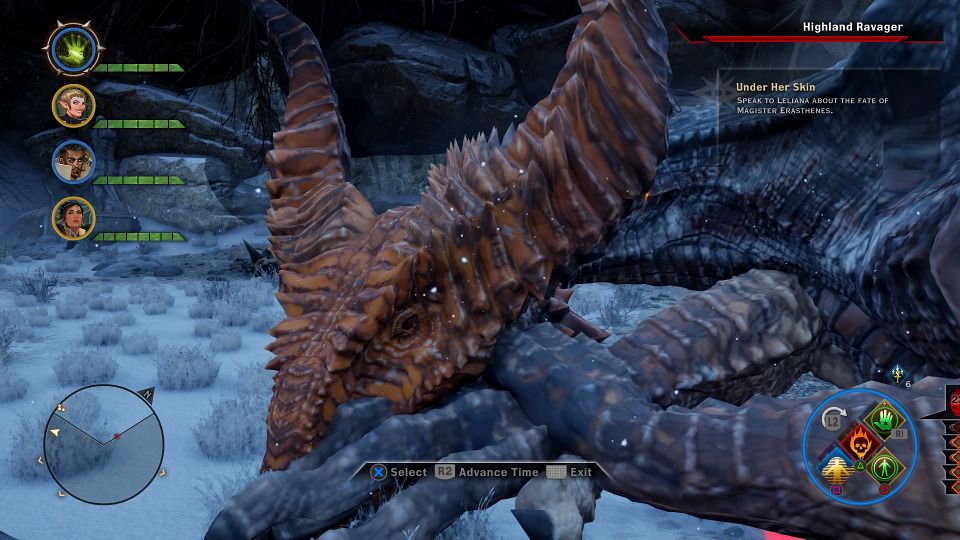Pick the dark-haired woman's party portrait
The image size is (960, 540).
click(73, 219)
